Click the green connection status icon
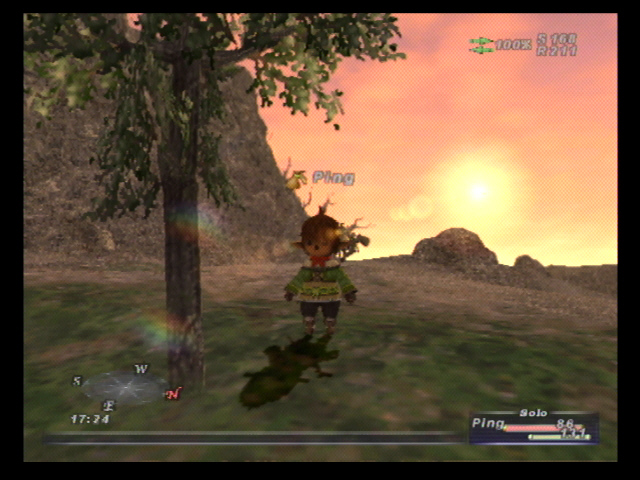The height and width of the screenshot is (480, 640). [x=482, y=45]
